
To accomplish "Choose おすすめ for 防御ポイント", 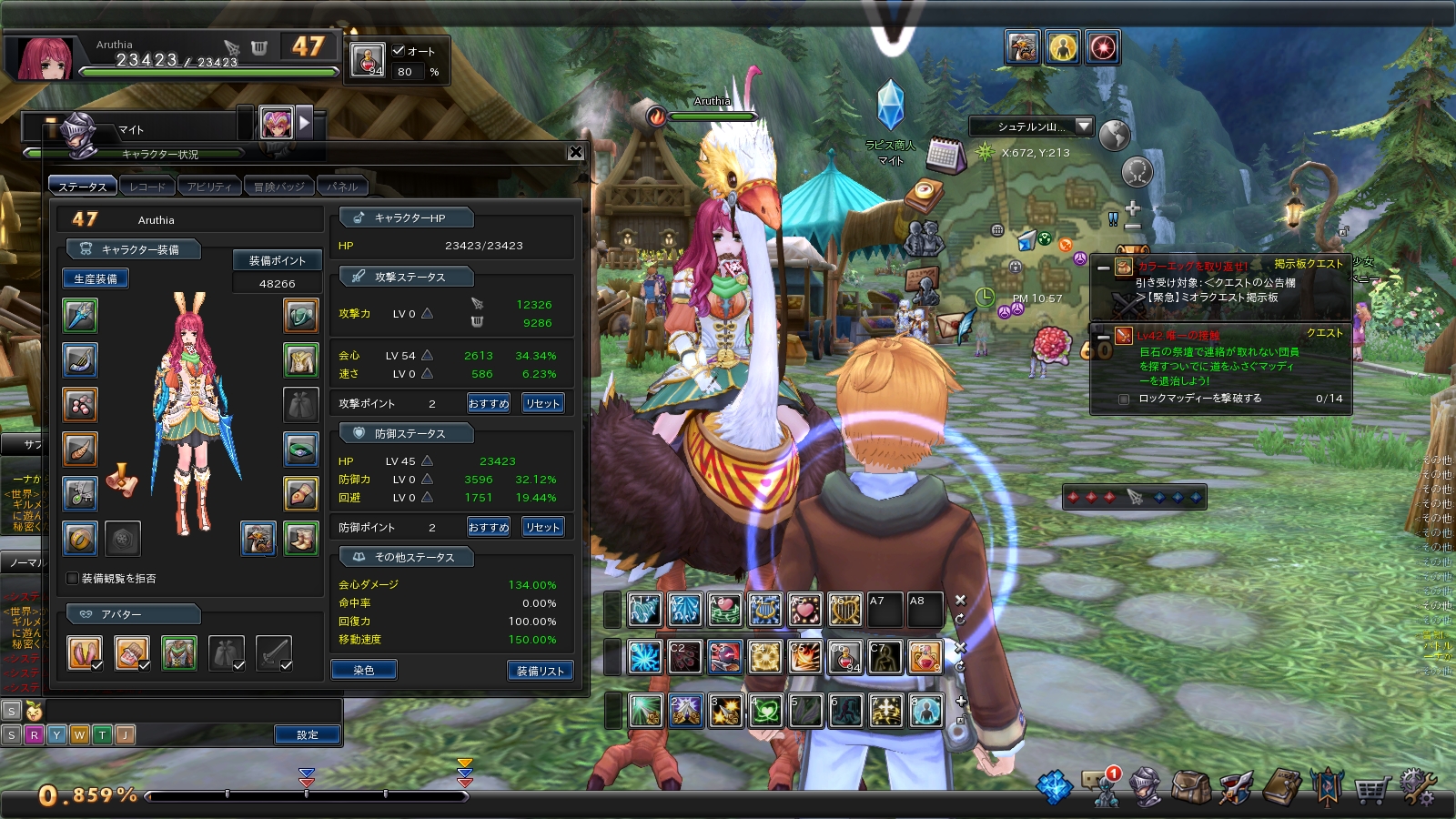I will click(489, 527).
